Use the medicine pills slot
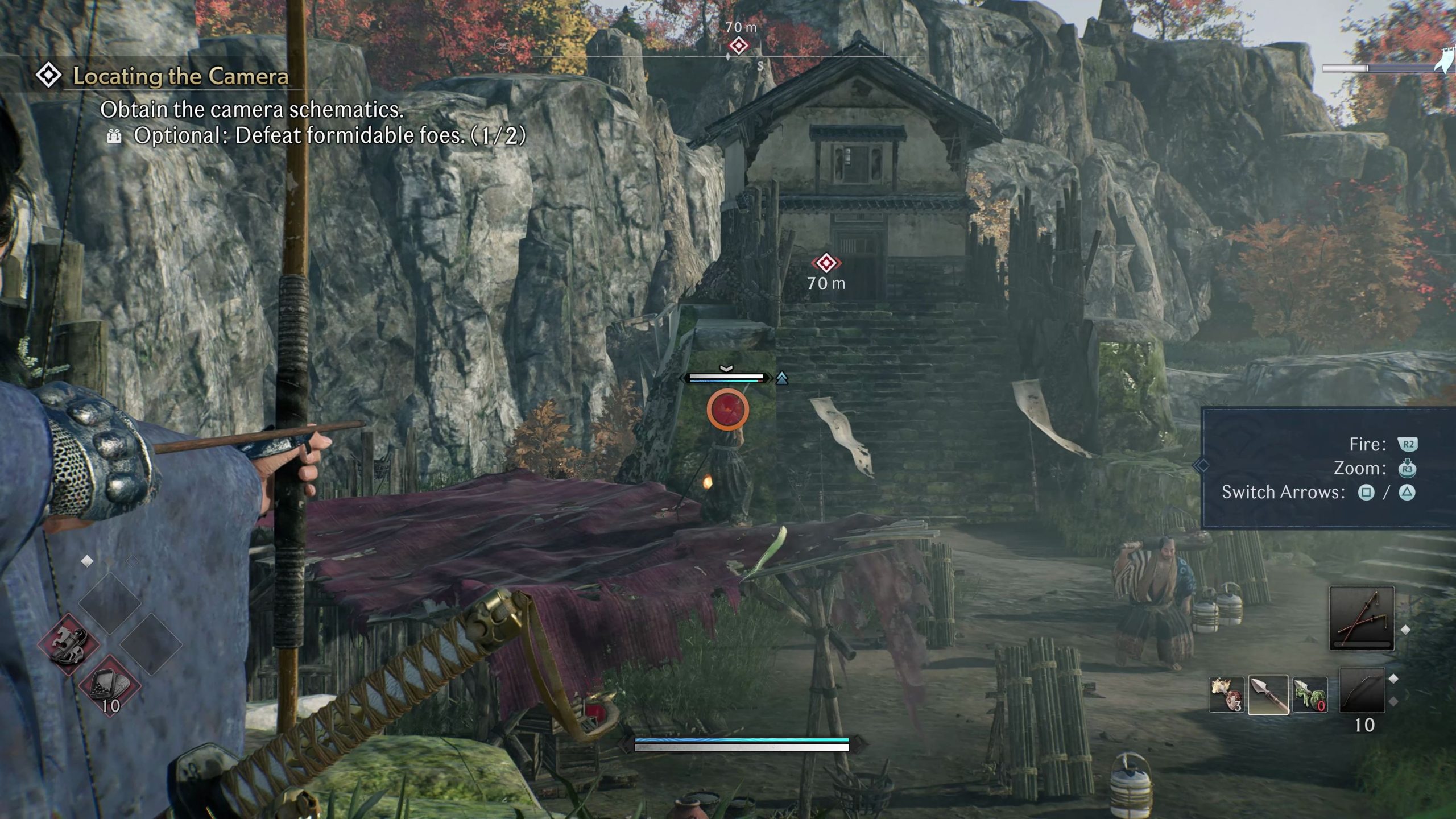This screenshot has height=819, width=1456. click(109, 685)
